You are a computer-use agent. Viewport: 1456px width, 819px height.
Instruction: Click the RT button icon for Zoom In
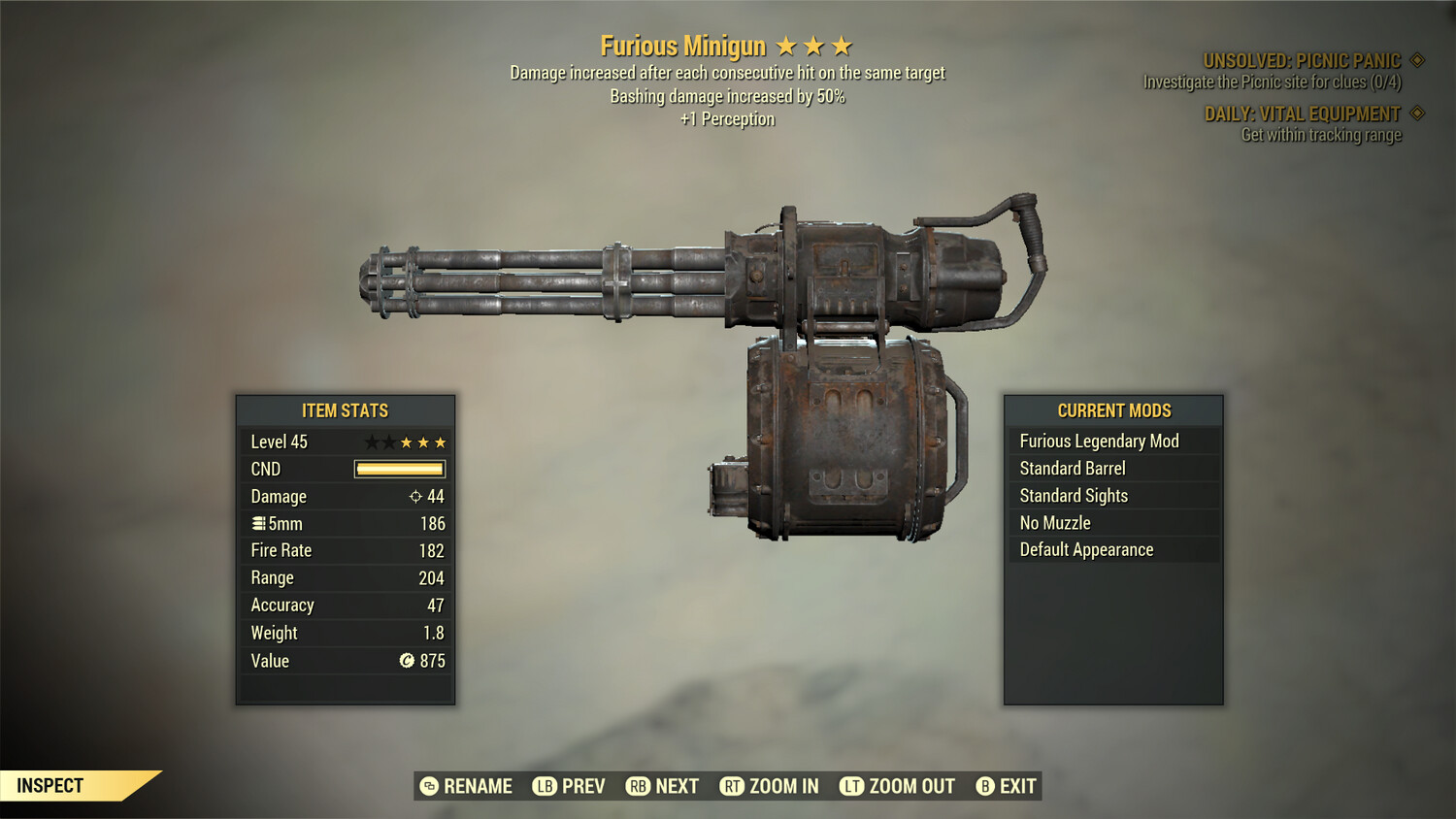click(734, 786)
